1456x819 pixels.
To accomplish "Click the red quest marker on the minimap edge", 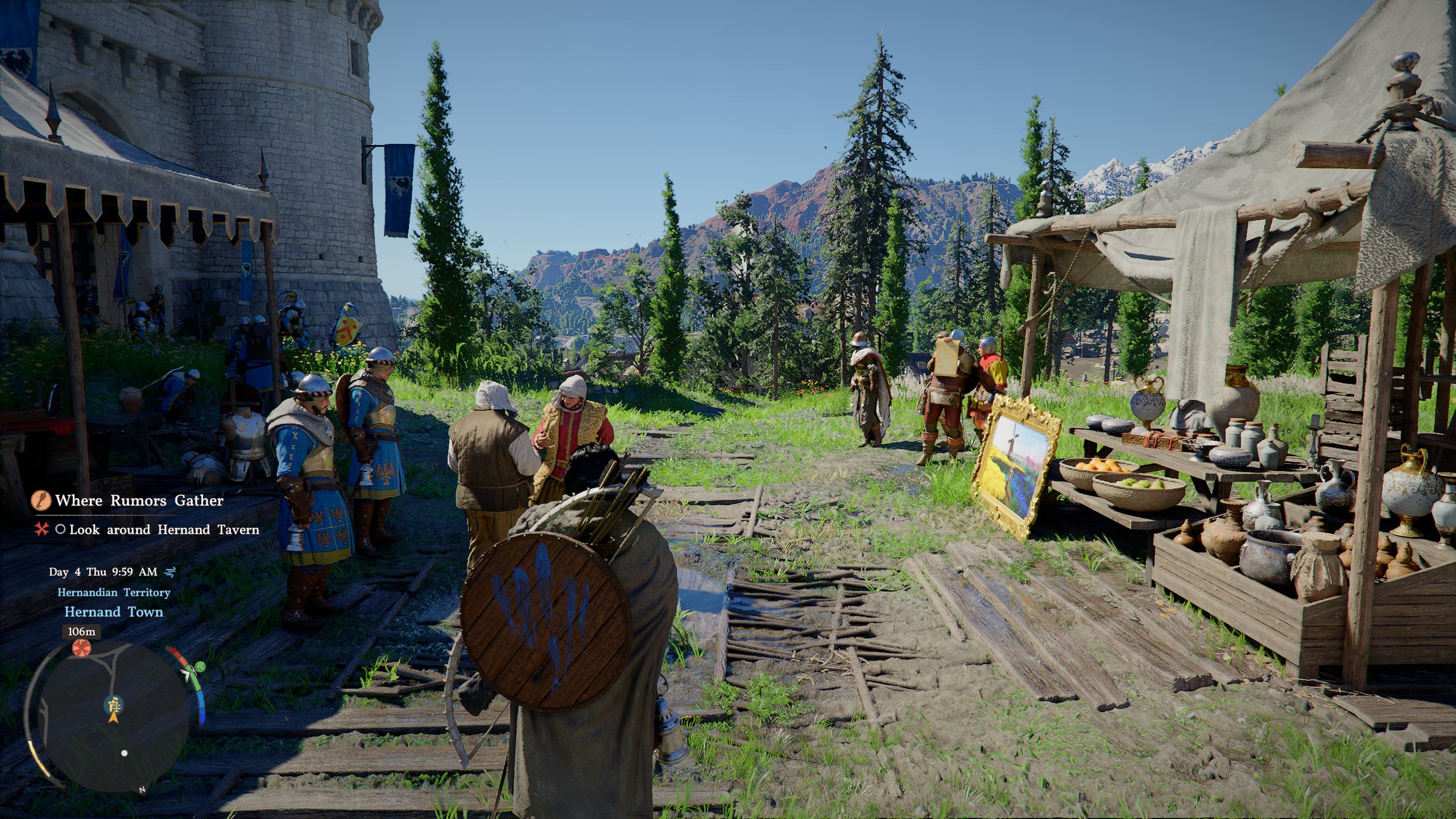I will pos(81,648).
